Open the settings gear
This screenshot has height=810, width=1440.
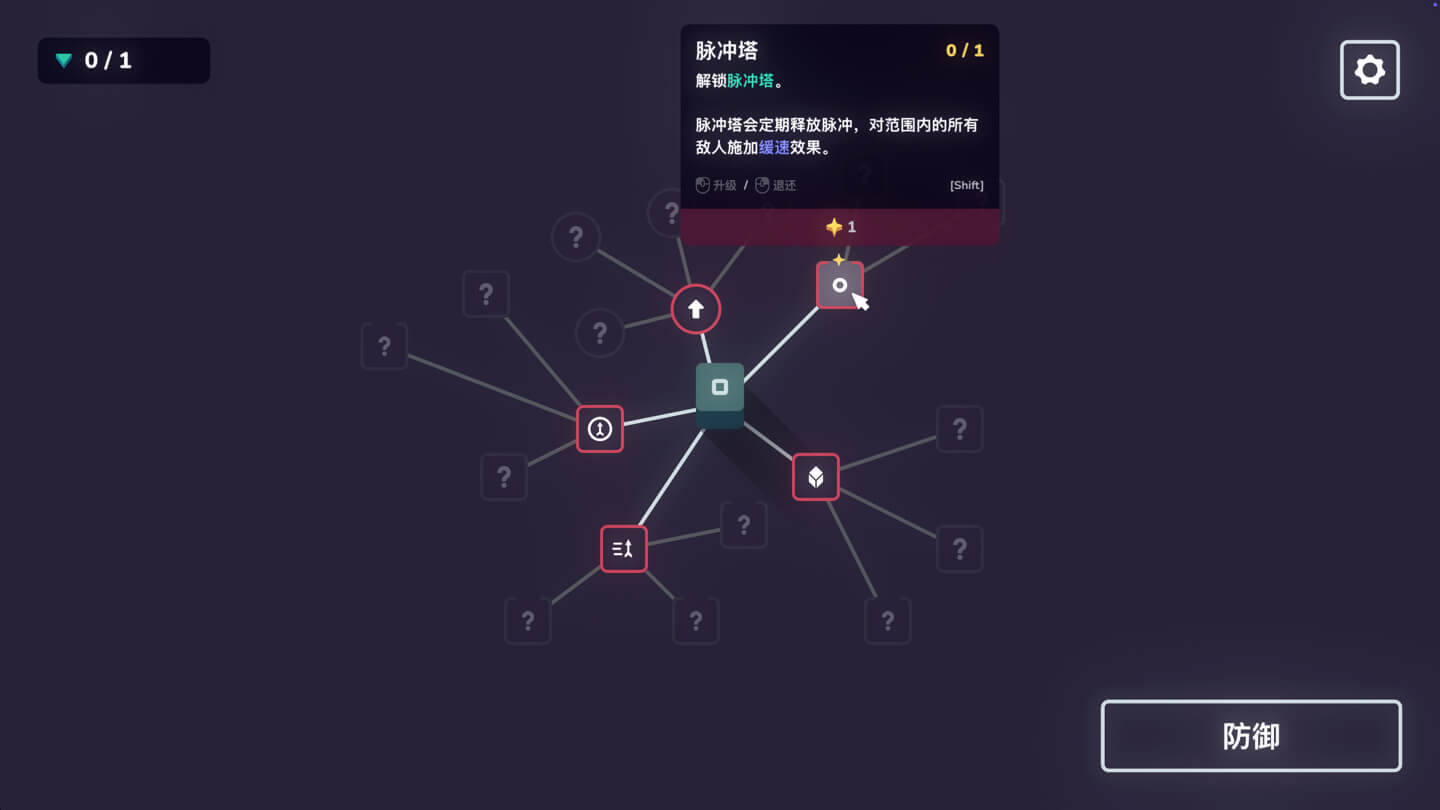[x=1369, y=69]
